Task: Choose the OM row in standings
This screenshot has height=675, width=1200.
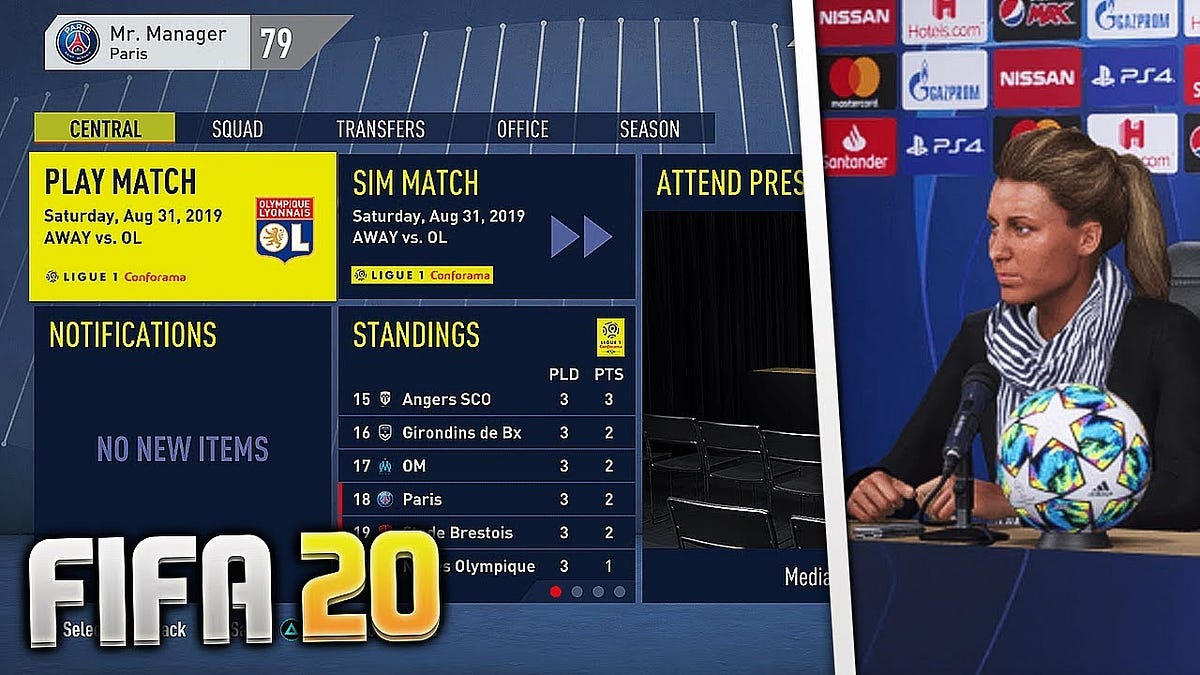Action: click(x=487, y=466)
